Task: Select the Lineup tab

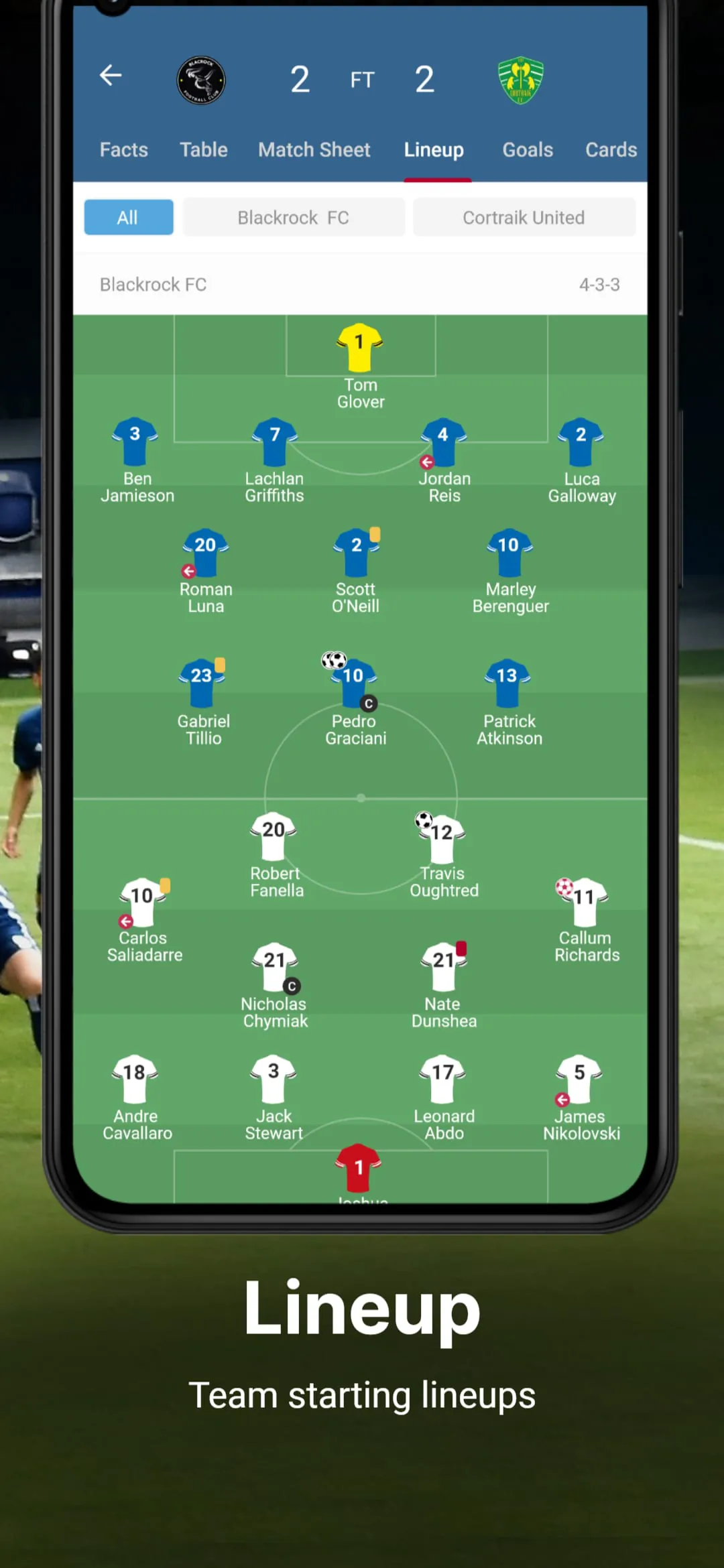Action: pyautogui.click(x=434, y=149)
